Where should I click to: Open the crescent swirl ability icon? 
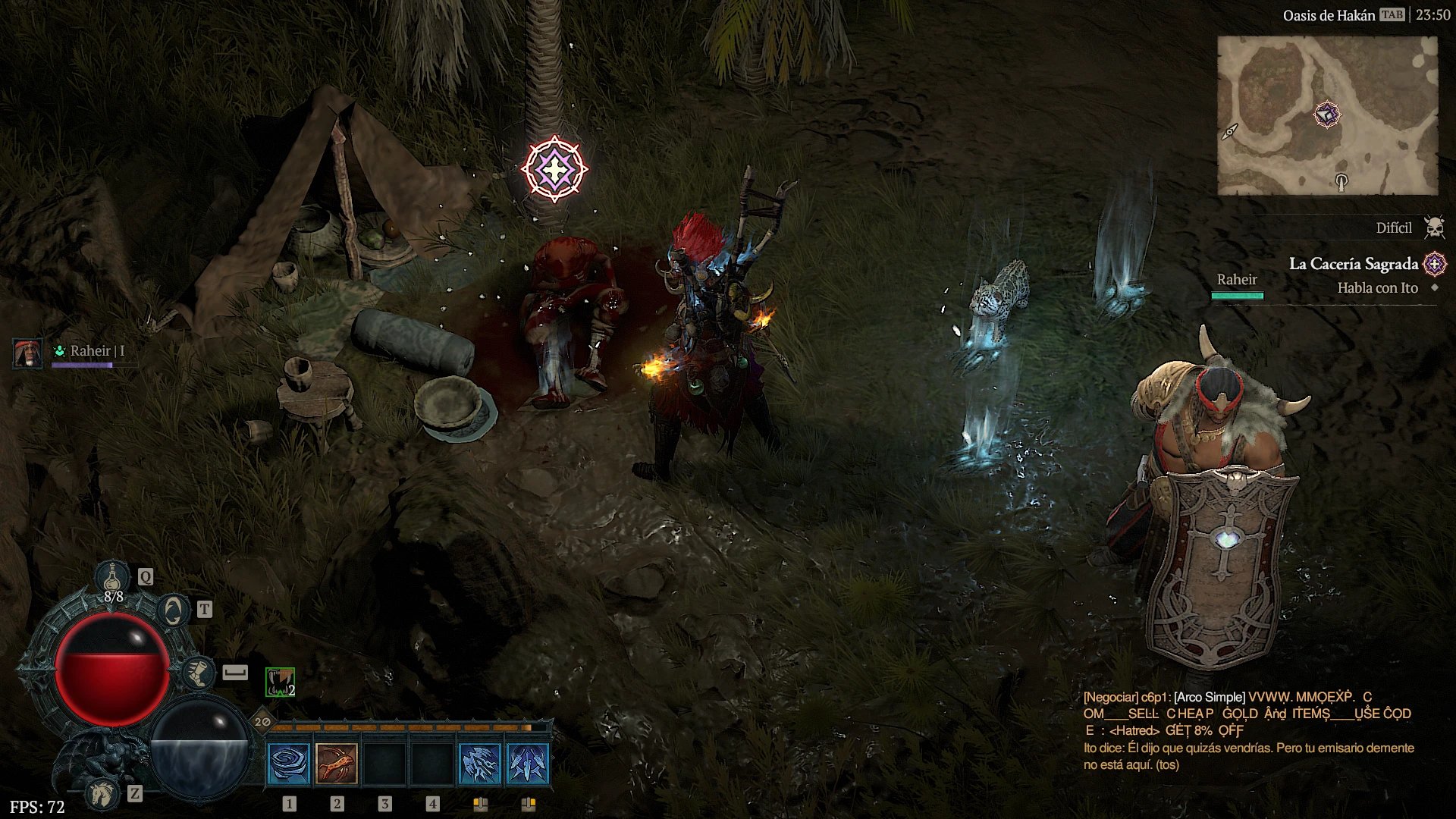[174, 610]
